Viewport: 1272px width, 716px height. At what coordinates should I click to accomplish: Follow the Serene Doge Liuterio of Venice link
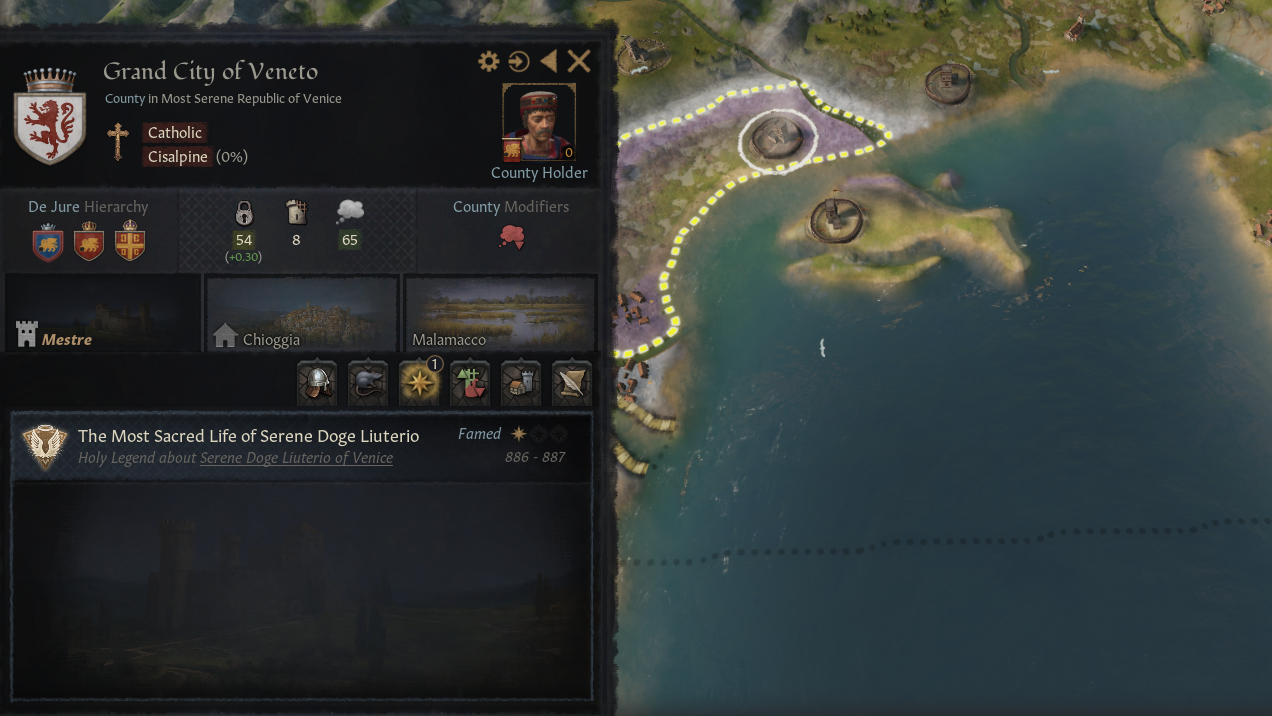296,458
